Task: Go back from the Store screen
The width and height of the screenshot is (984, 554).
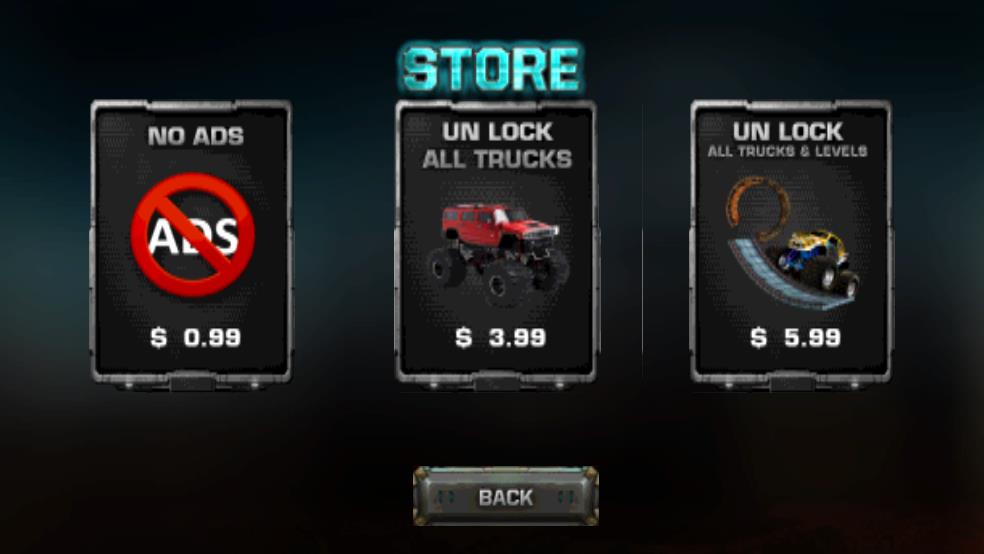Action: tap(505, 496)
